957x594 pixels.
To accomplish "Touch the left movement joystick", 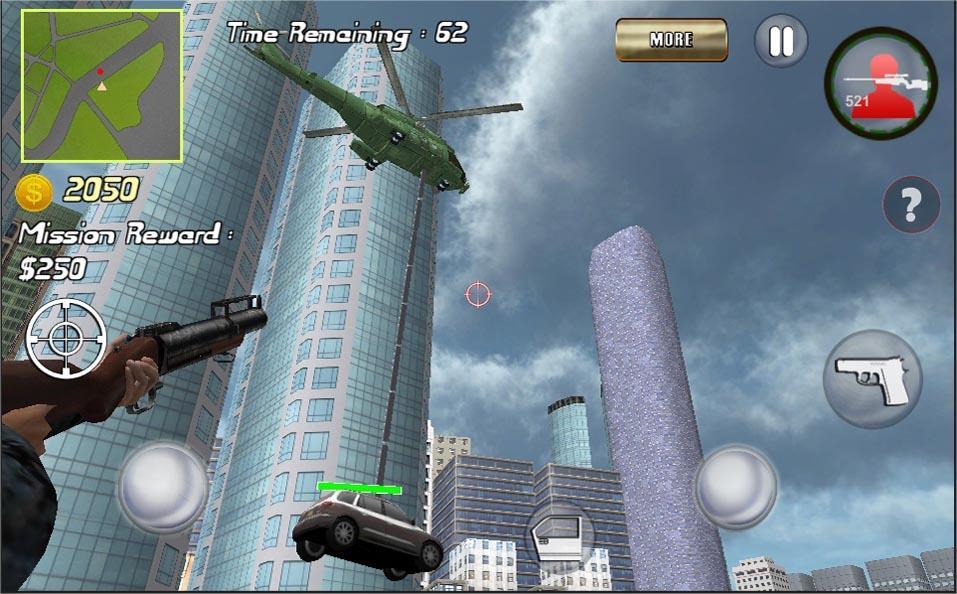I will [x=163, y=487].
